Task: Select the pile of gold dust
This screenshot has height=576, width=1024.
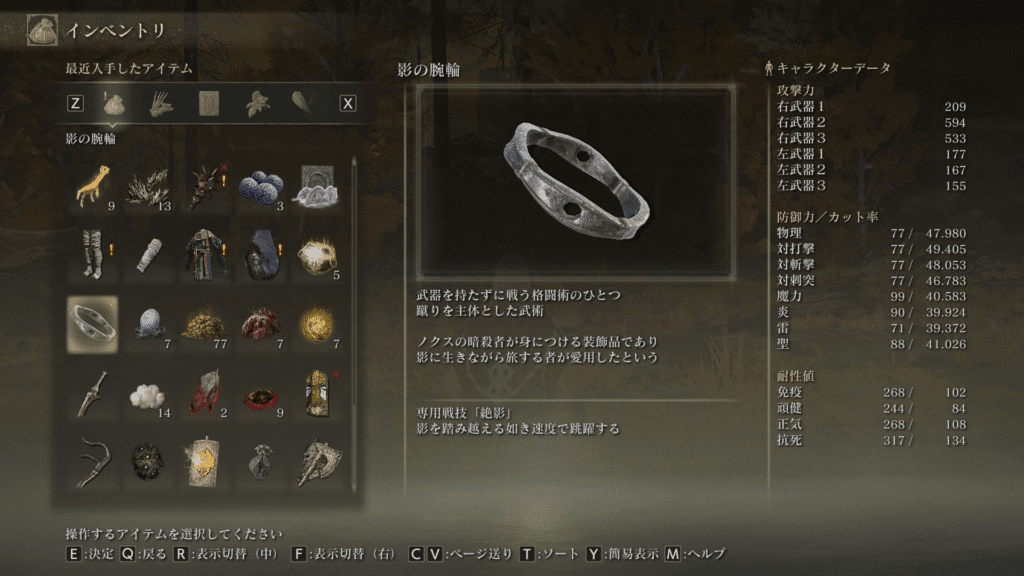Action: [x=204, y=323]
